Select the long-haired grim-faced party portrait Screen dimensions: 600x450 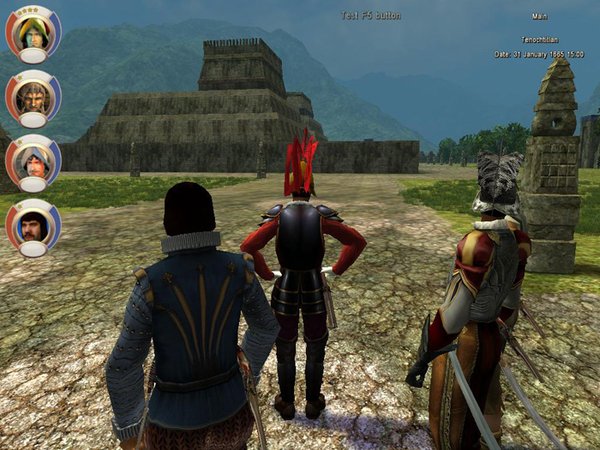(x=32, y=96)
